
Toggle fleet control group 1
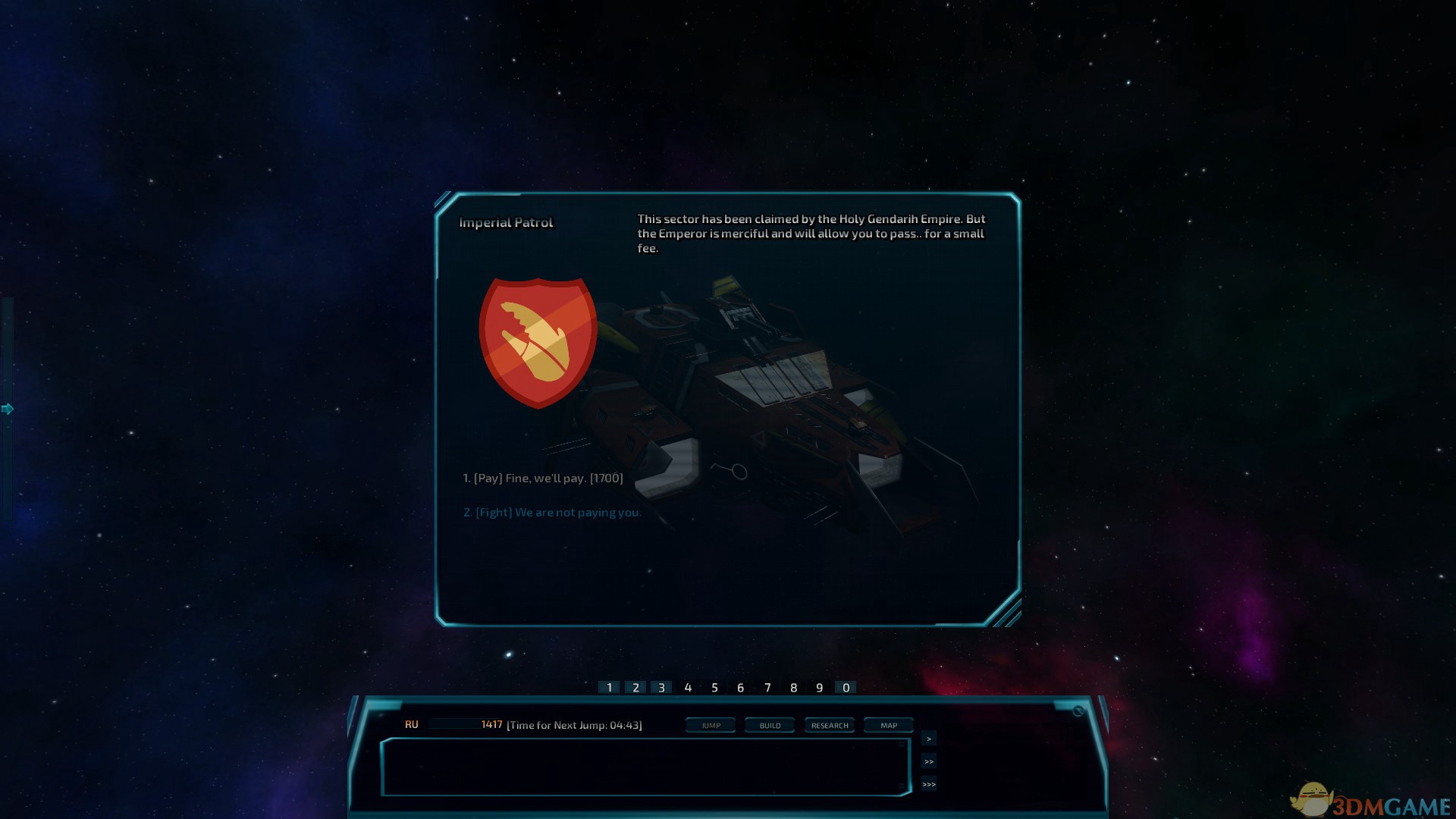(x=610, y=687)
